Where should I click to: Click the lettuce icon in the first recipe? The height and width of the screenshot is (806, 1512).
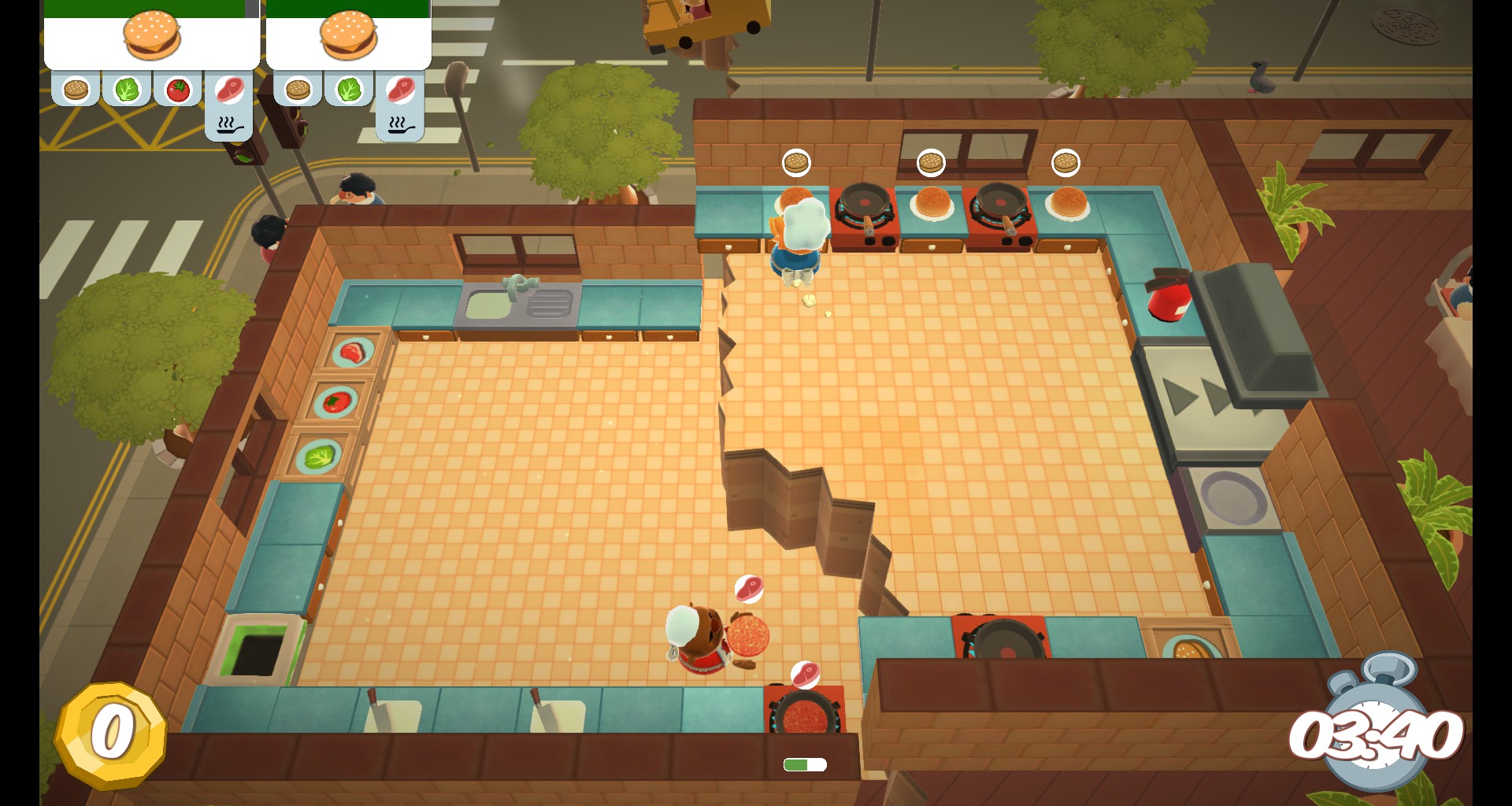[x=127, y=88]
